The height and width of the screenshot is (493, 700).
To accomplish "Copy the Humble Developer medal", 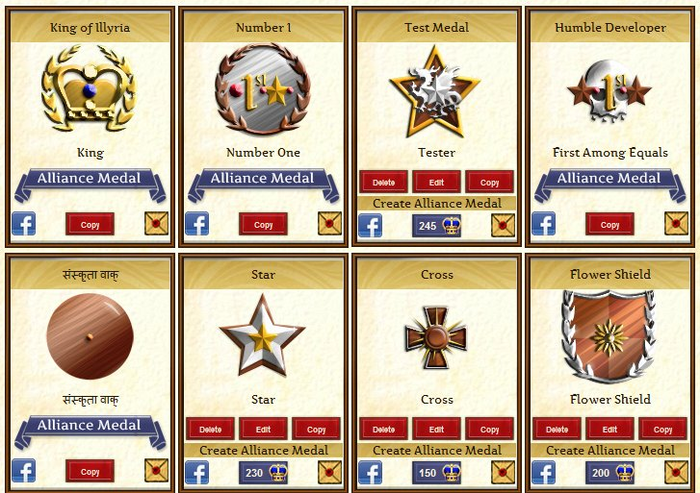I will tap(610, 224).
